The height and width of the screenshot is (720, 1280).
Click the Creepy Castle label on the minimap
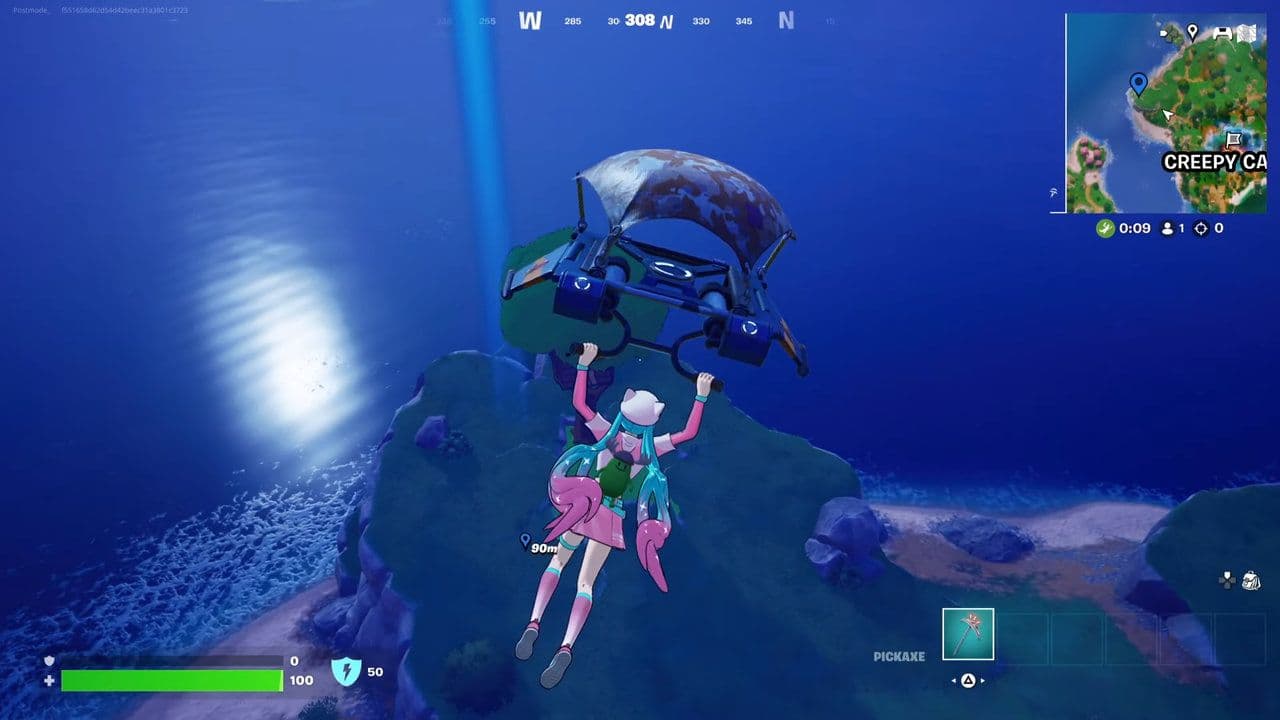[1218, 160]
